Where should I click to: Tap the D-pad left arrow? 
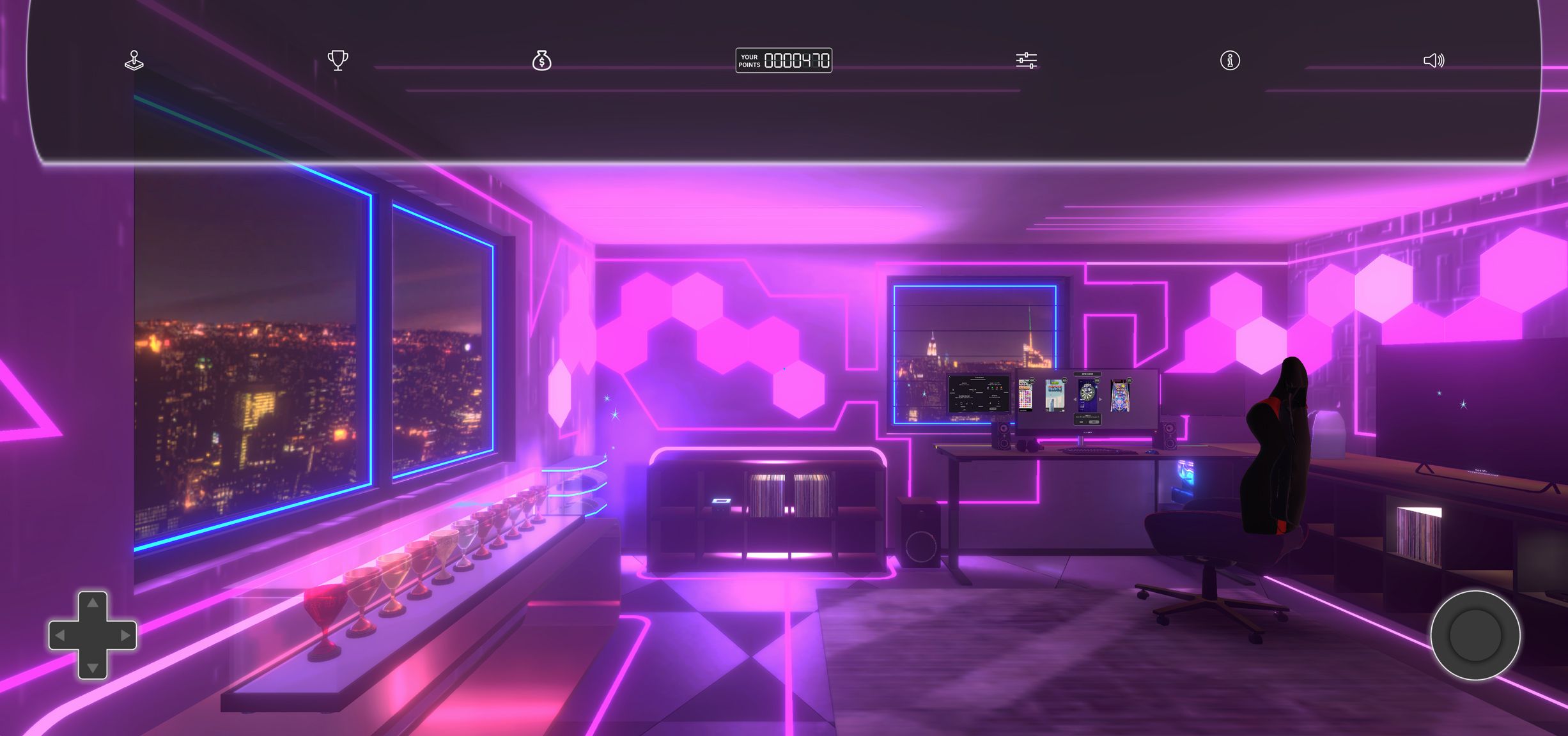[60, 635]
